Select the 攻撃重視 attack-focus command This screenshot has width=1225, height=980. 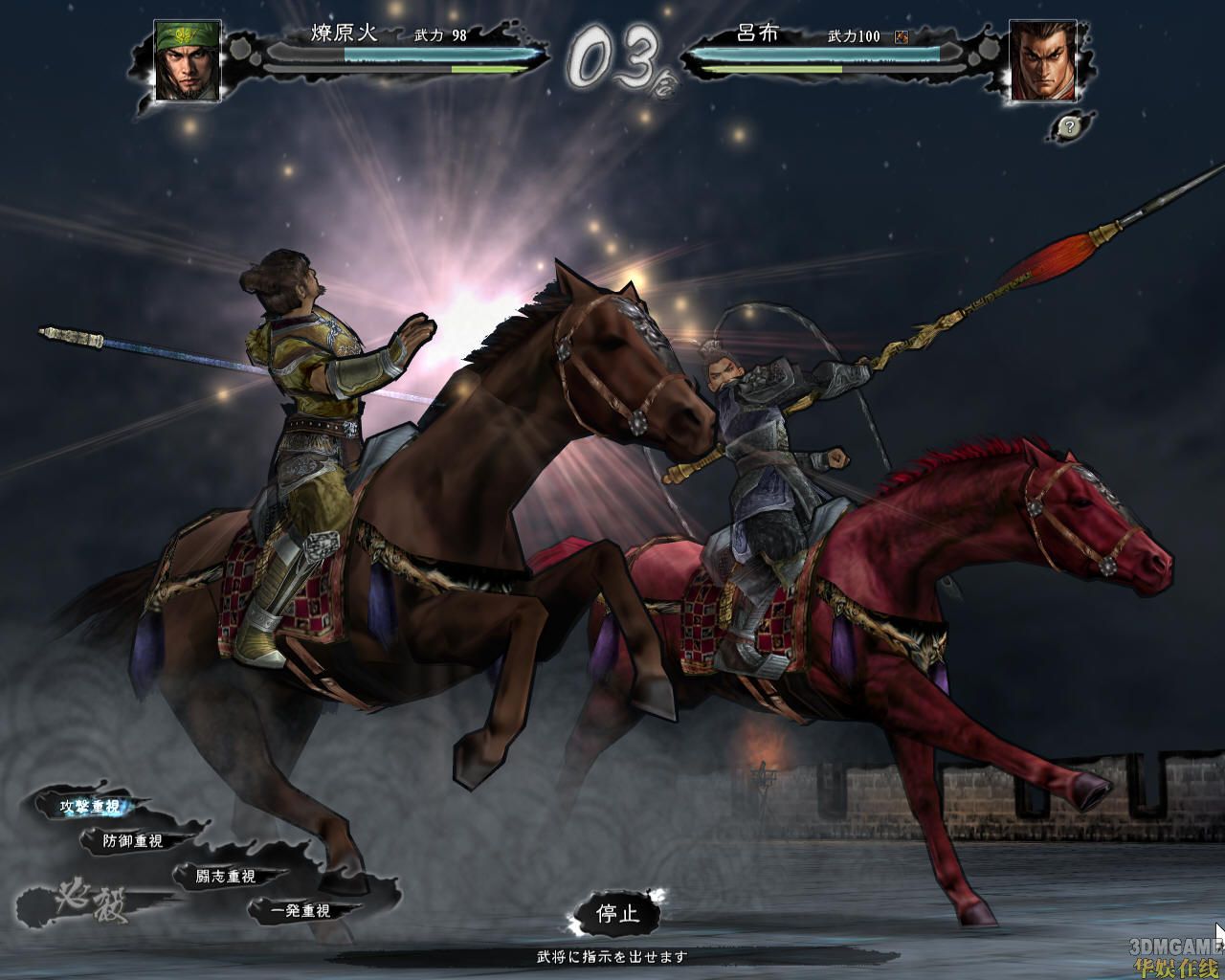pyautogui.click(x=90, y=807)
